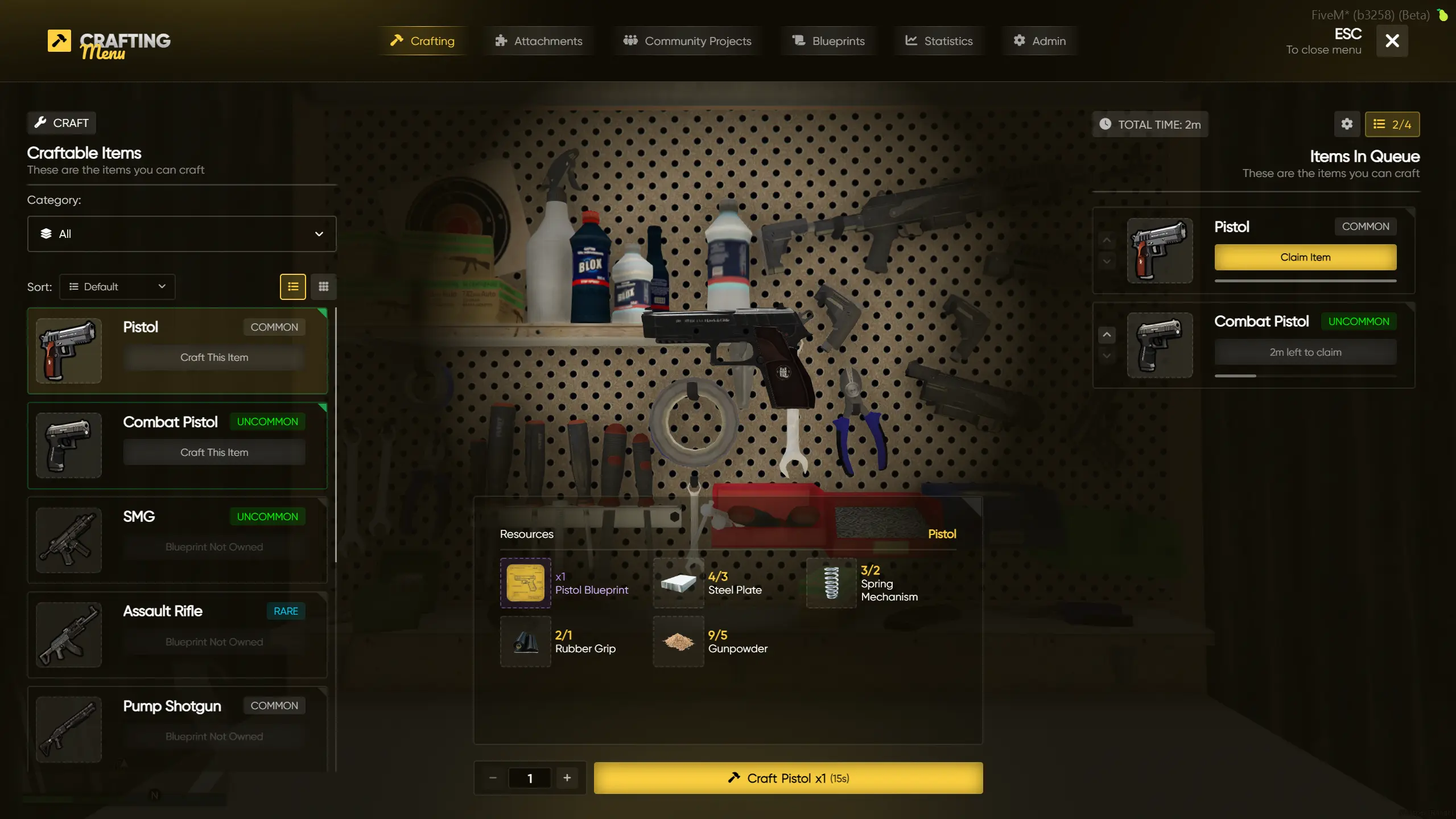Open the Community Projects tab

click(x=687, y=41)
